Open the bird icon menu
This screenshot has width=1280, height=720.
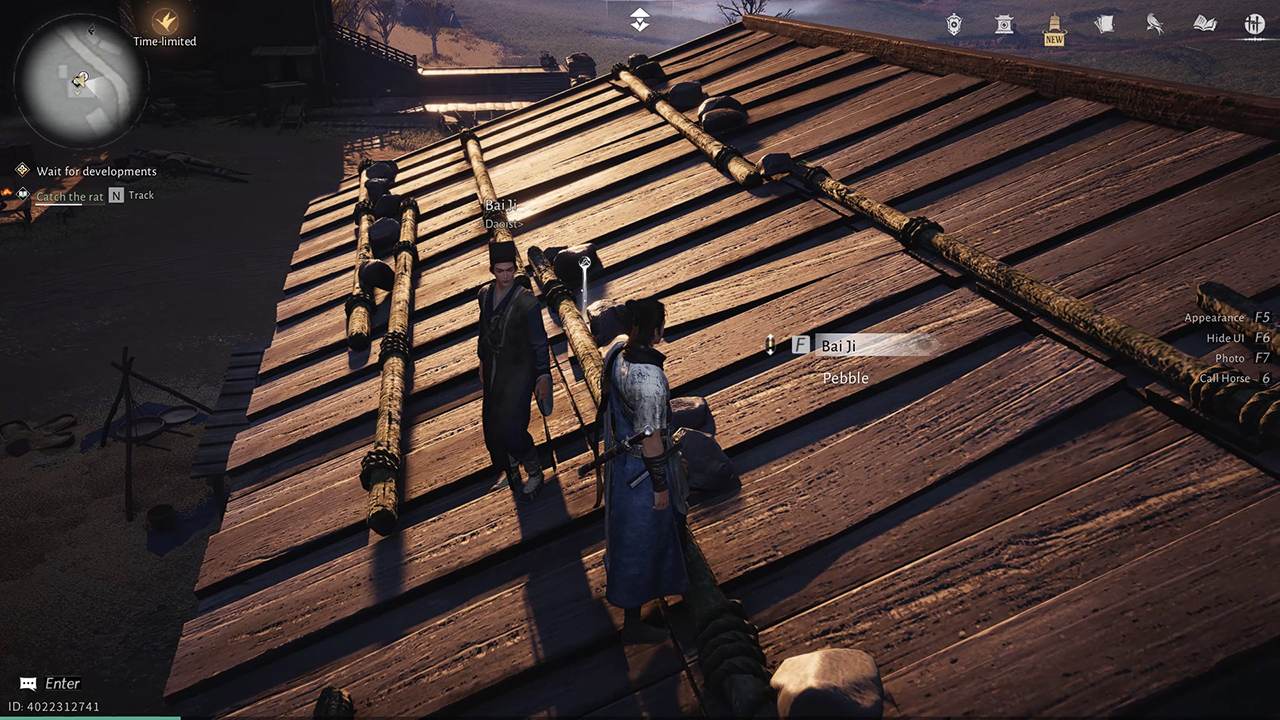1155,25
